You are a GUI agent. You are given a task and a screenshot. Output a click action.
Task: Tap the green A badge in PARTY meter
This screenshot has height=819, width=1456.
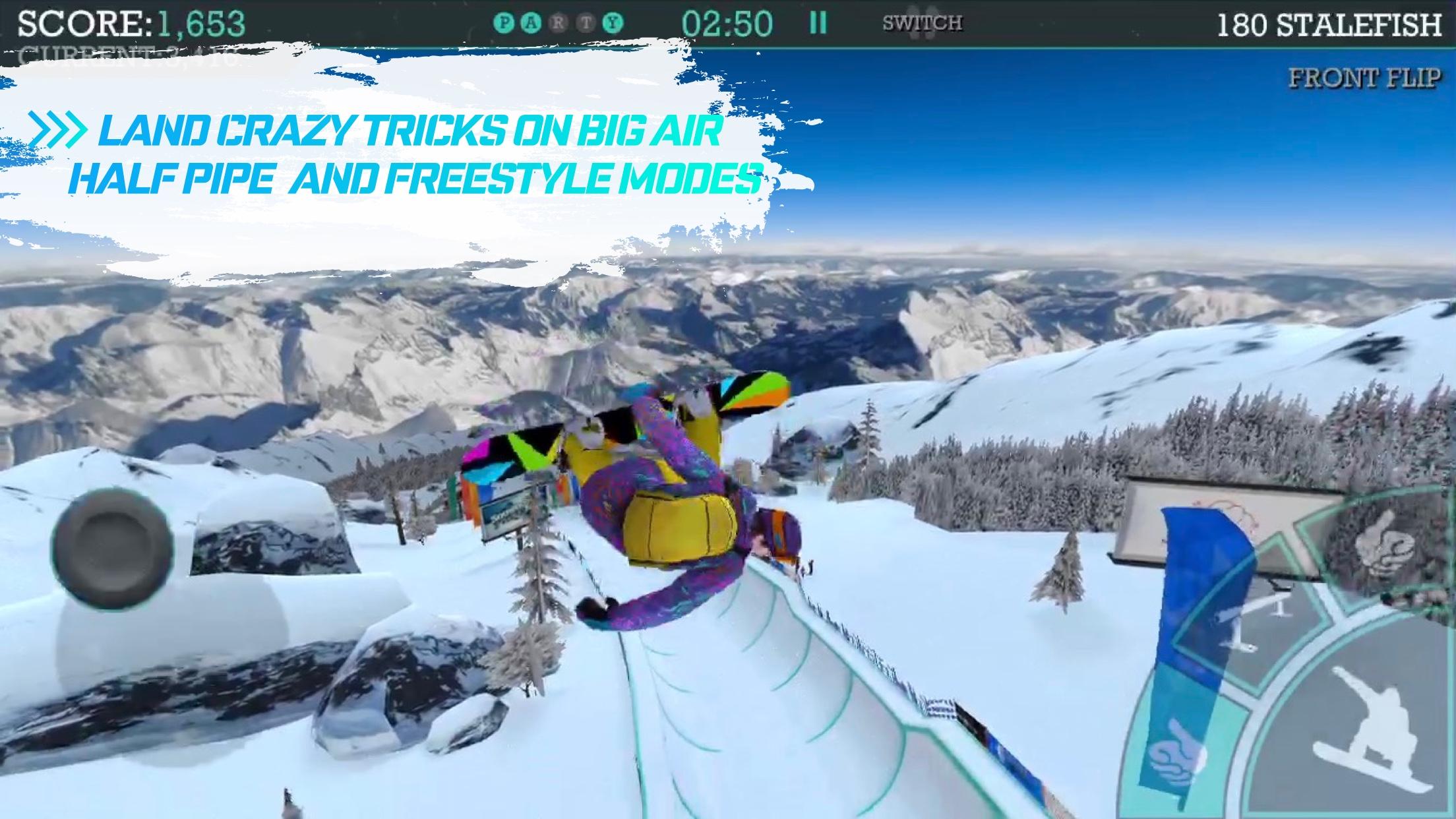533,21
